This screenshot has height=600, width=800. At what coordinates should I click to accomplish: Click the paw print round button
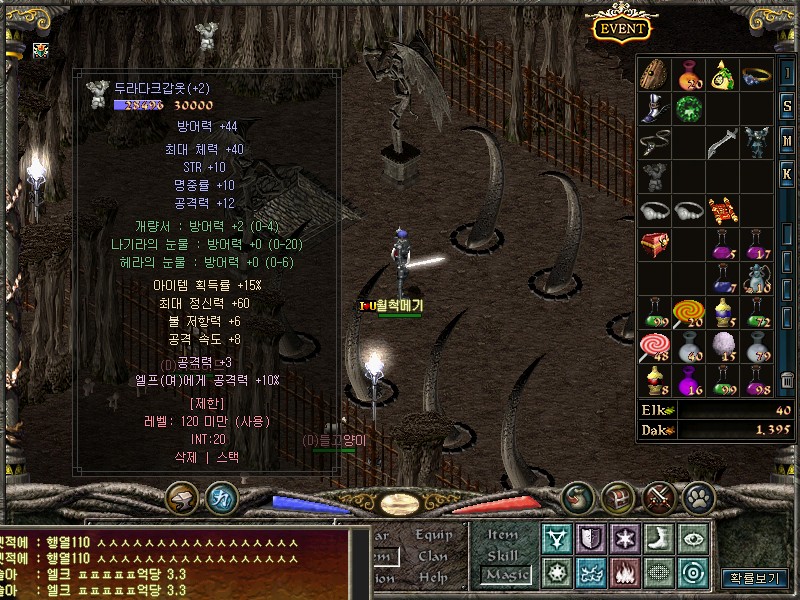coord(697,497)
